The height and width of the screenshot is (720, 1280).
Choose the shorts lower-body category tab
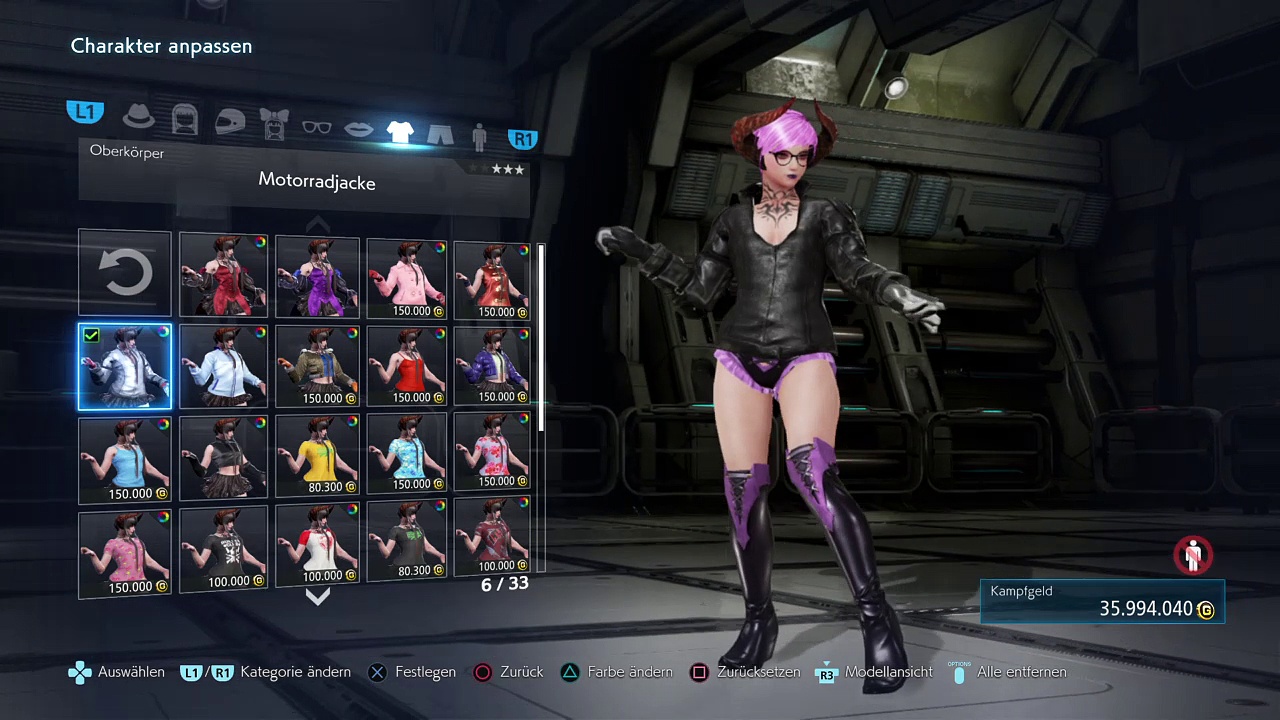(x=440, y=133)
